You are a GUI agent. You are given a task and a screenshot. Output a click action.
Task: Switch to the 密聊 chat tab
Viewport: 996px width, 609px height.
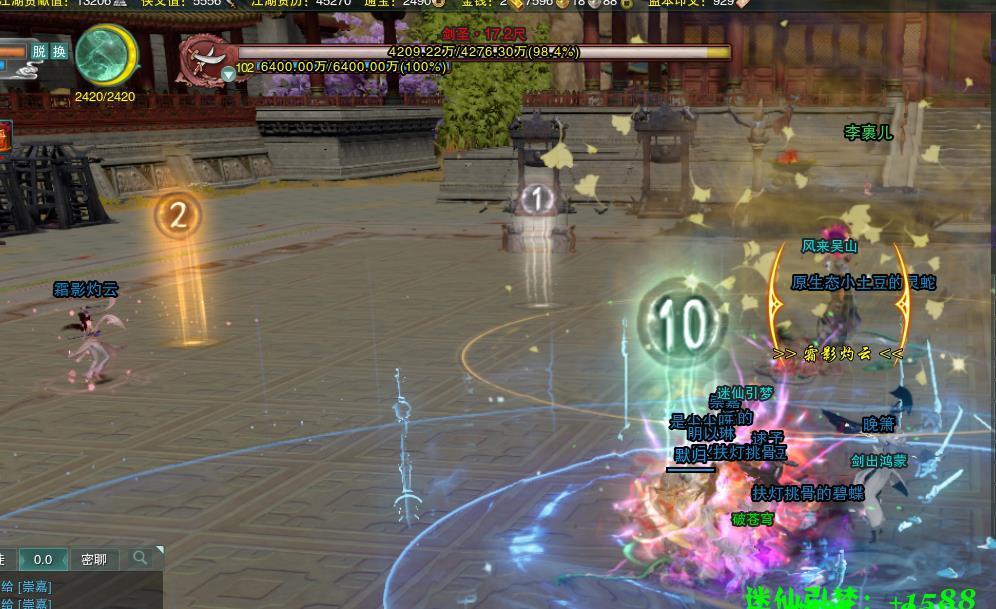pos(94,559)
